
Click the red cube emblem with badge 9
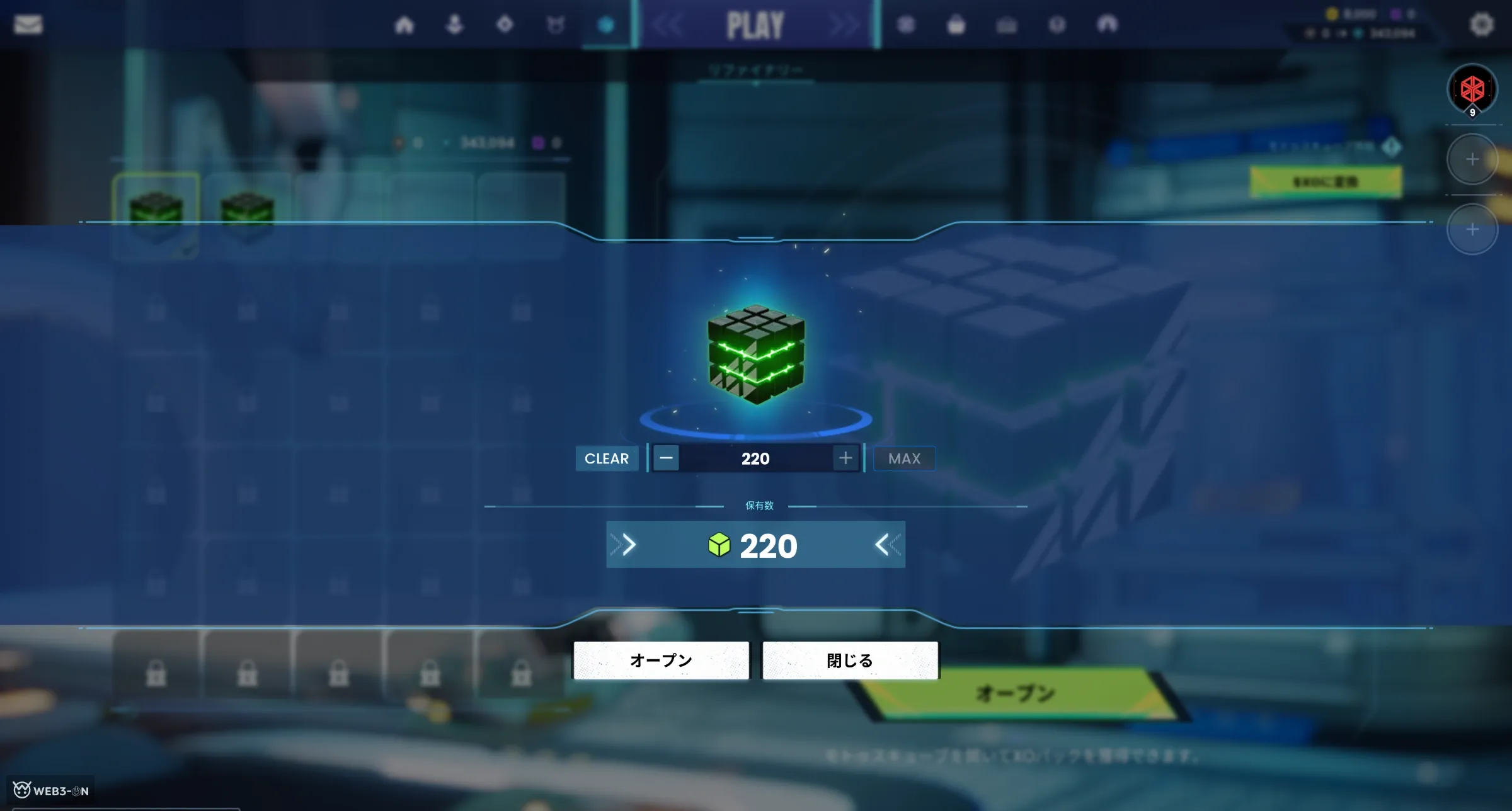[x=1472, y=89]
